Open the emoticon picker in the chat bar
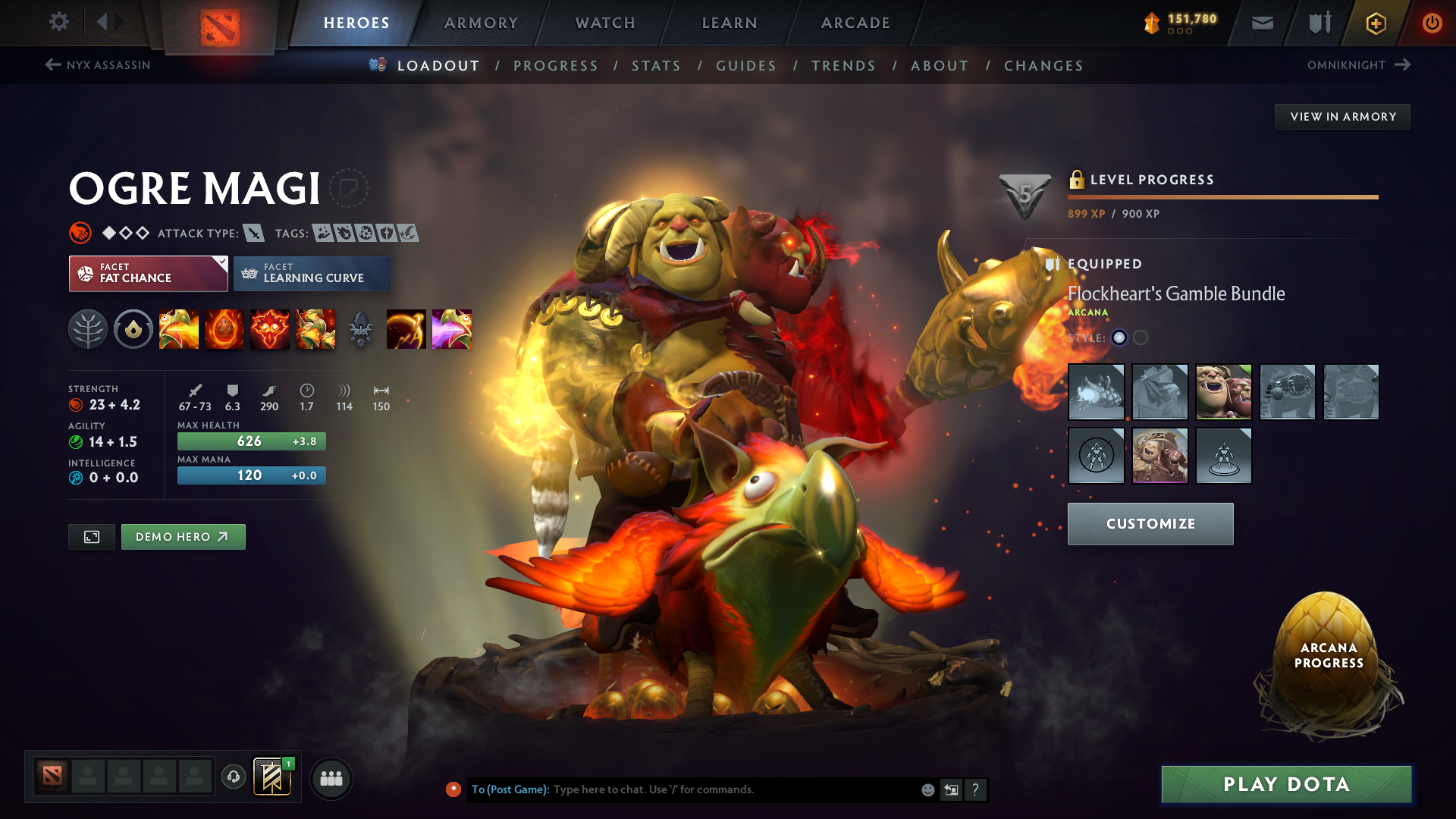This screenshot has width=1456, height=819. click(927, 789)
